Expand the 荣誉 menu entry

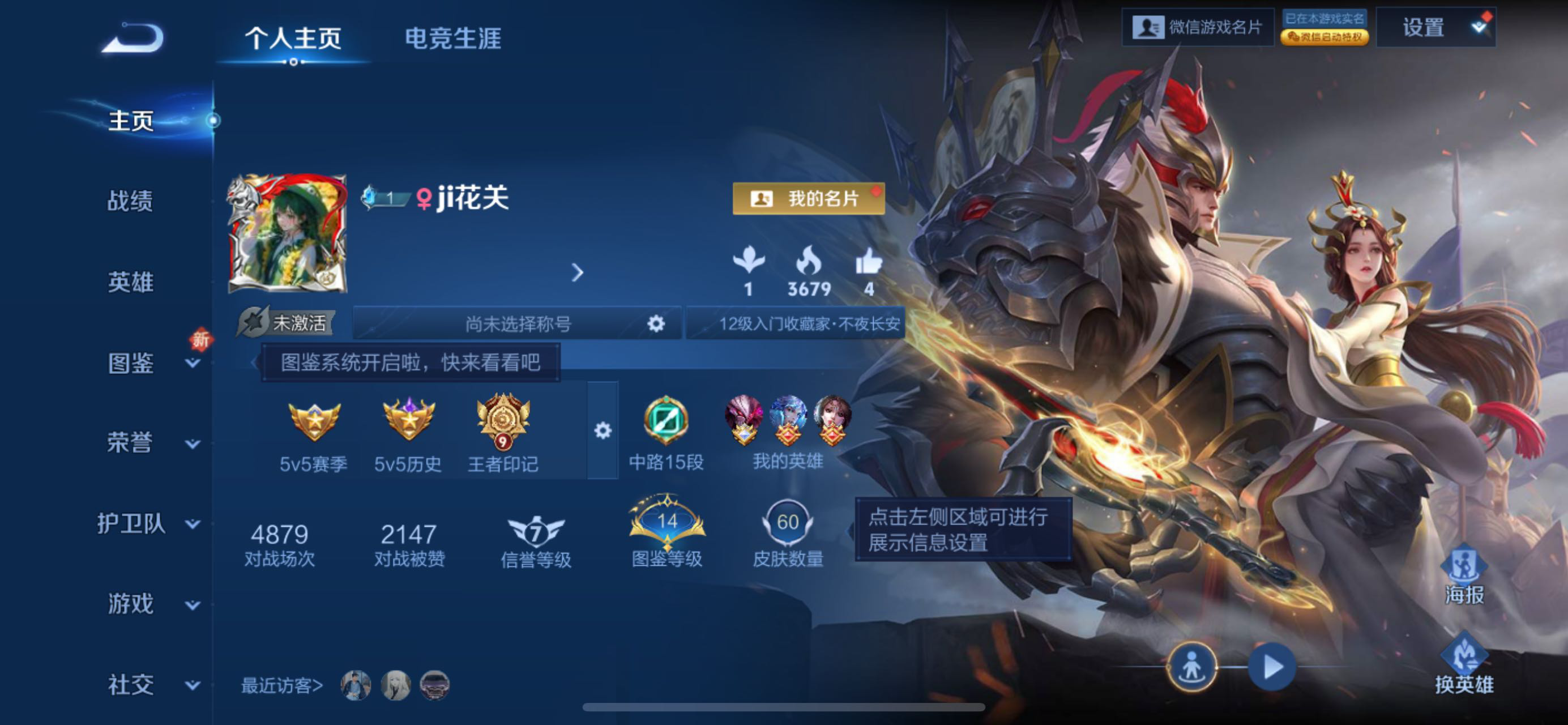[146, 443]
